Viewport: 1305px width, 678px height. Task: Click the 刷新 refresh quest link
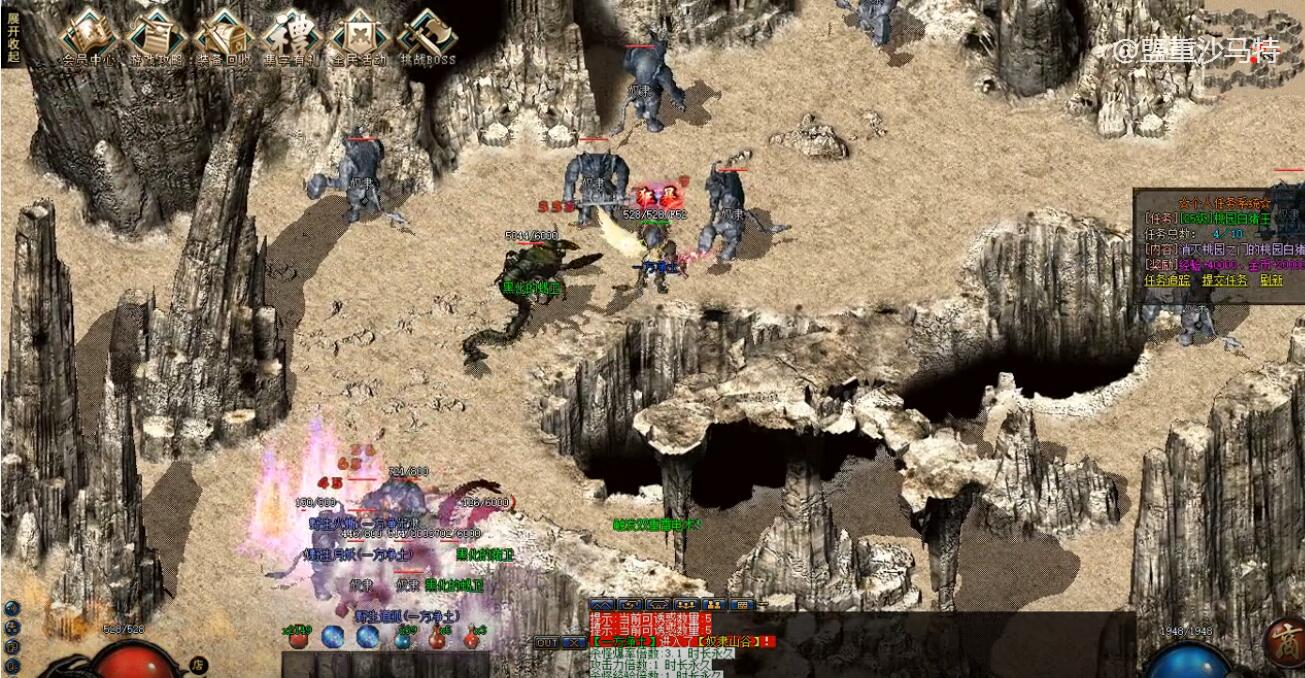click(x=1270, y=280)
